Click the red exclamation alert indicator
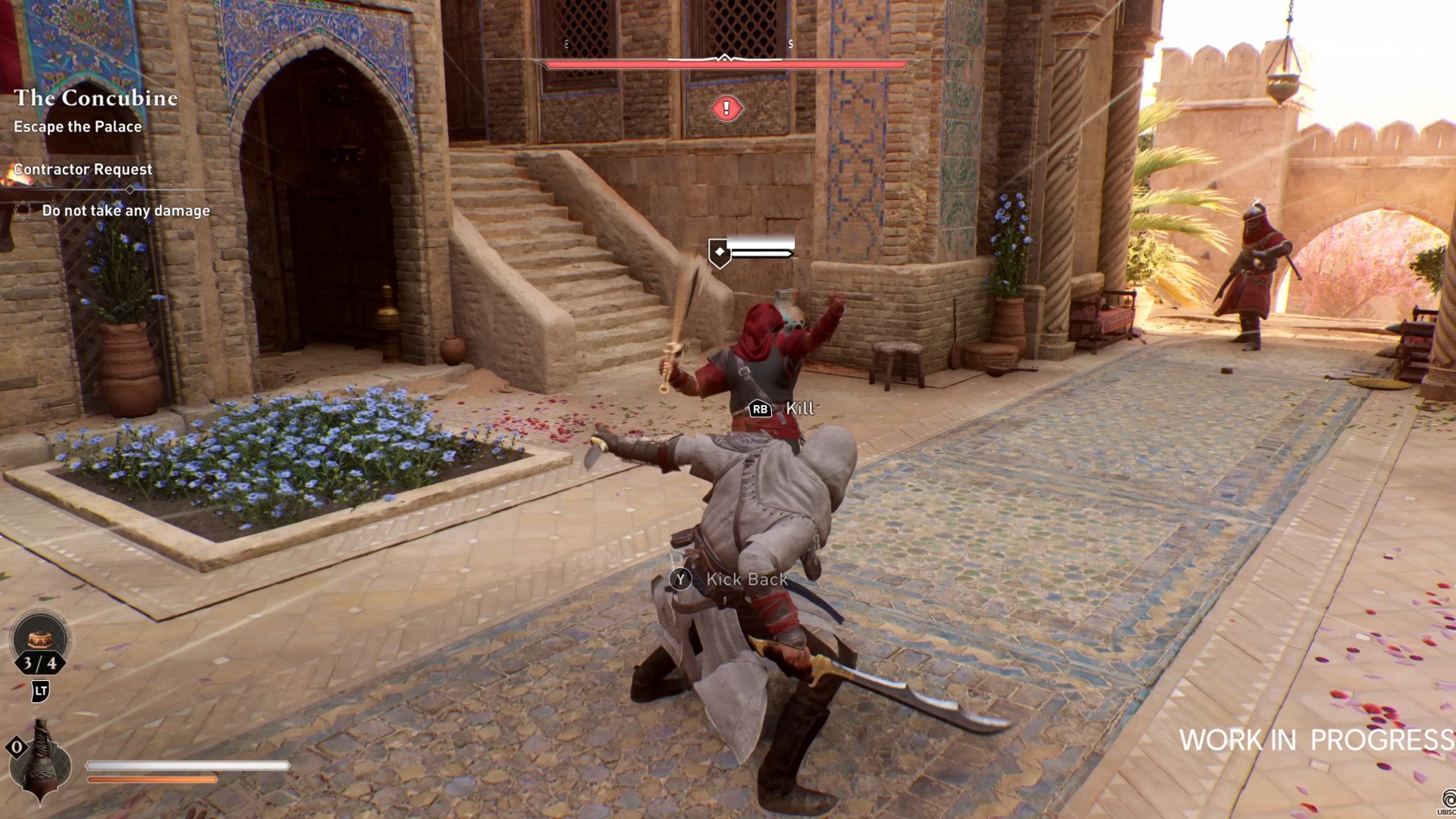Image resolution: width=1456 pixels, height=819 pixels. (x=726, y=109)
